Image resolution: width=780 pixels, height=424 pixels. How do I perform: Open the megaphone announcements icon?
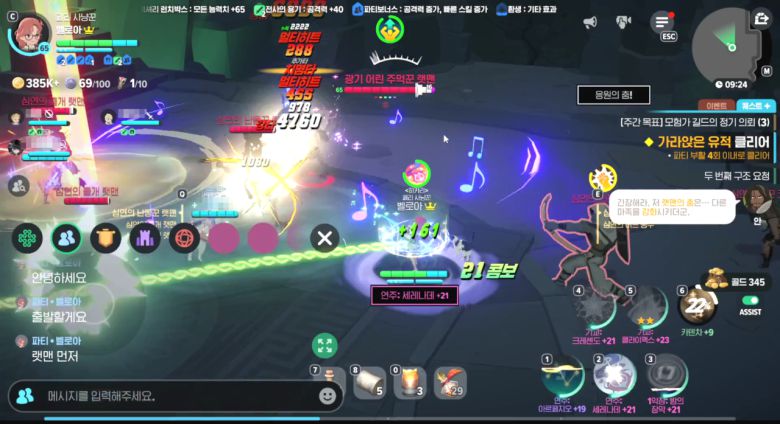(x=590, y=21)
